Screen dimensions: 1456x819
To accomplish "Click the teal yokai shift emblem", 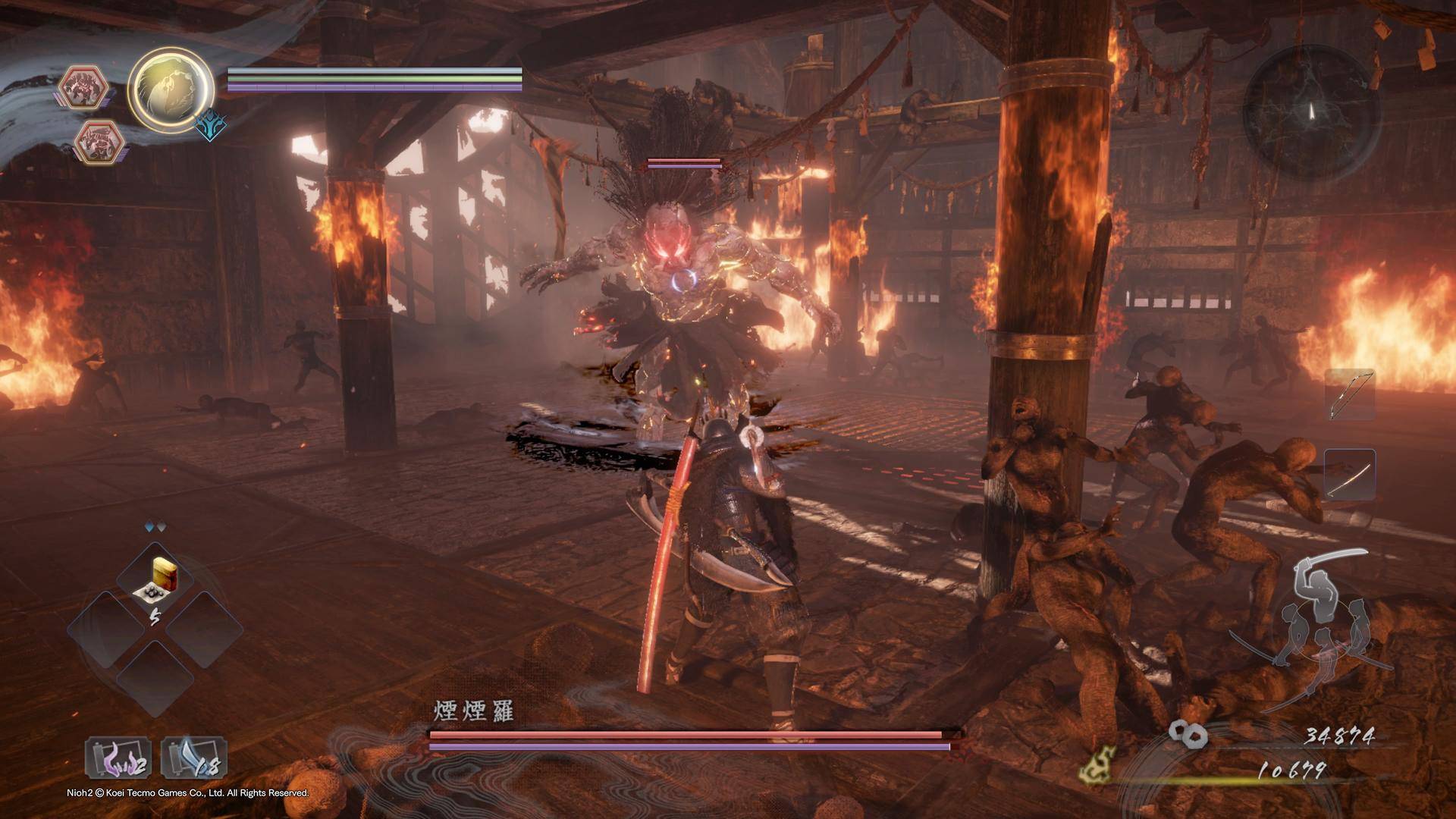I will pos(211,127).
